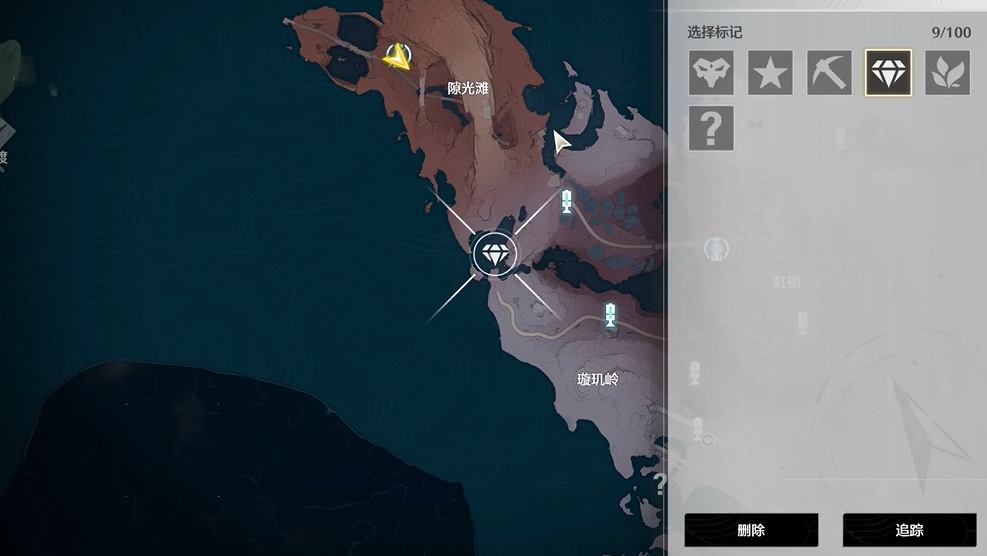Click the placed diamond marker on map

tap(494, 254)
